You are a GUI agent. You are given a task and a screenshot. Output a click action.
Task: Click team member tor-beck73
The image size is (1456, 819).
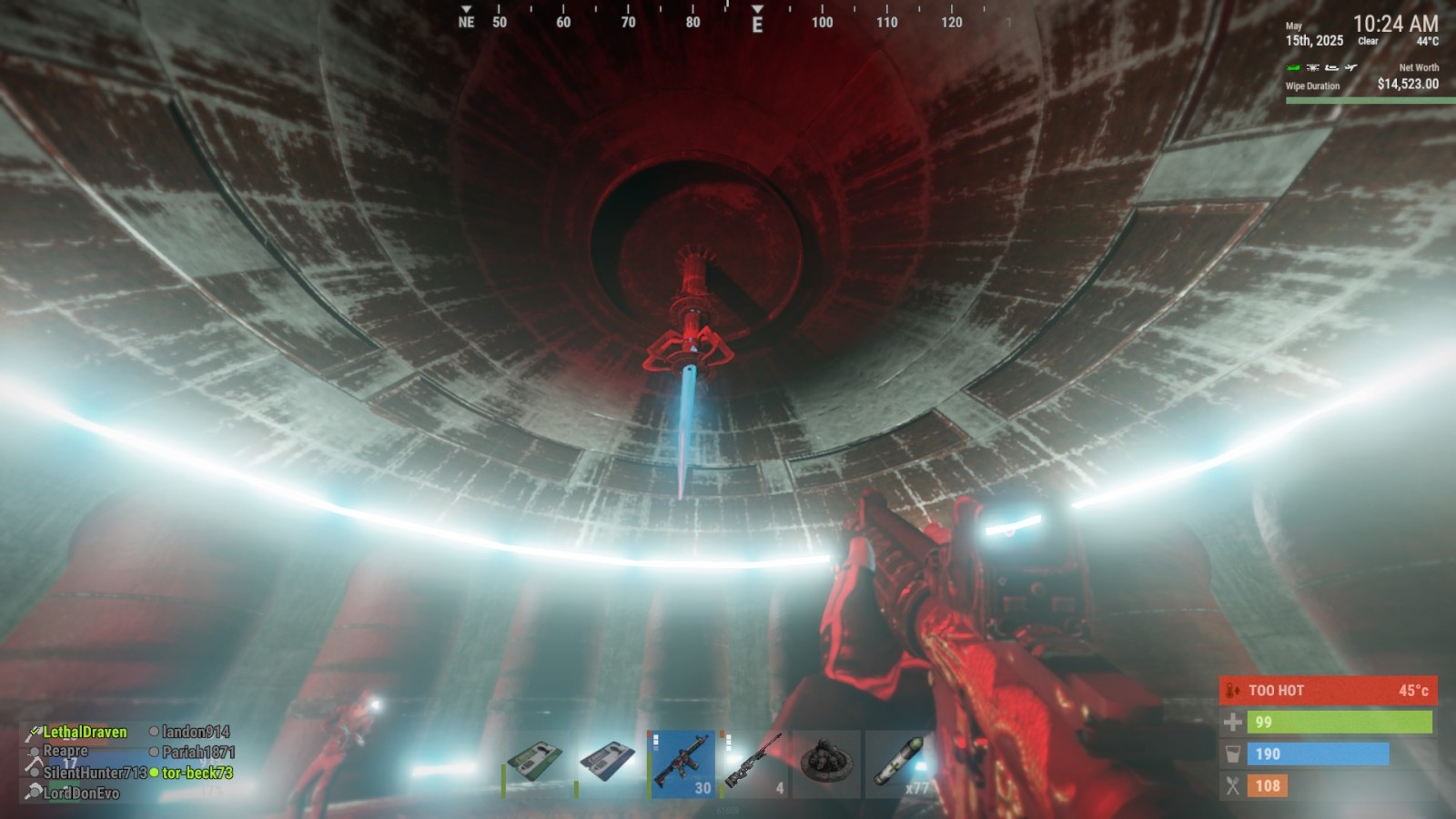tap(197, 773)
